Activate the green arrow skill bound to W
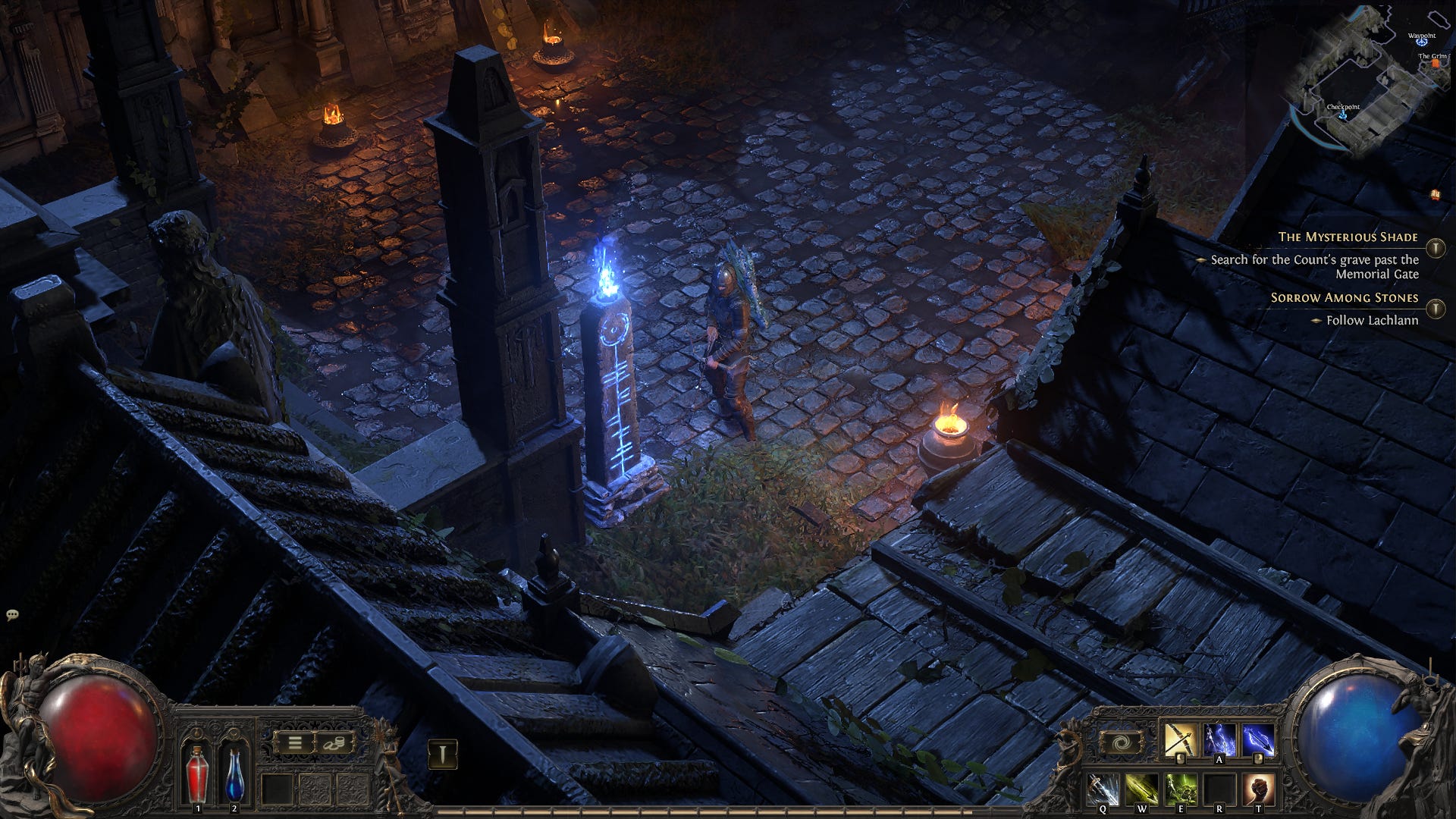 click(x=1142, y=790)
